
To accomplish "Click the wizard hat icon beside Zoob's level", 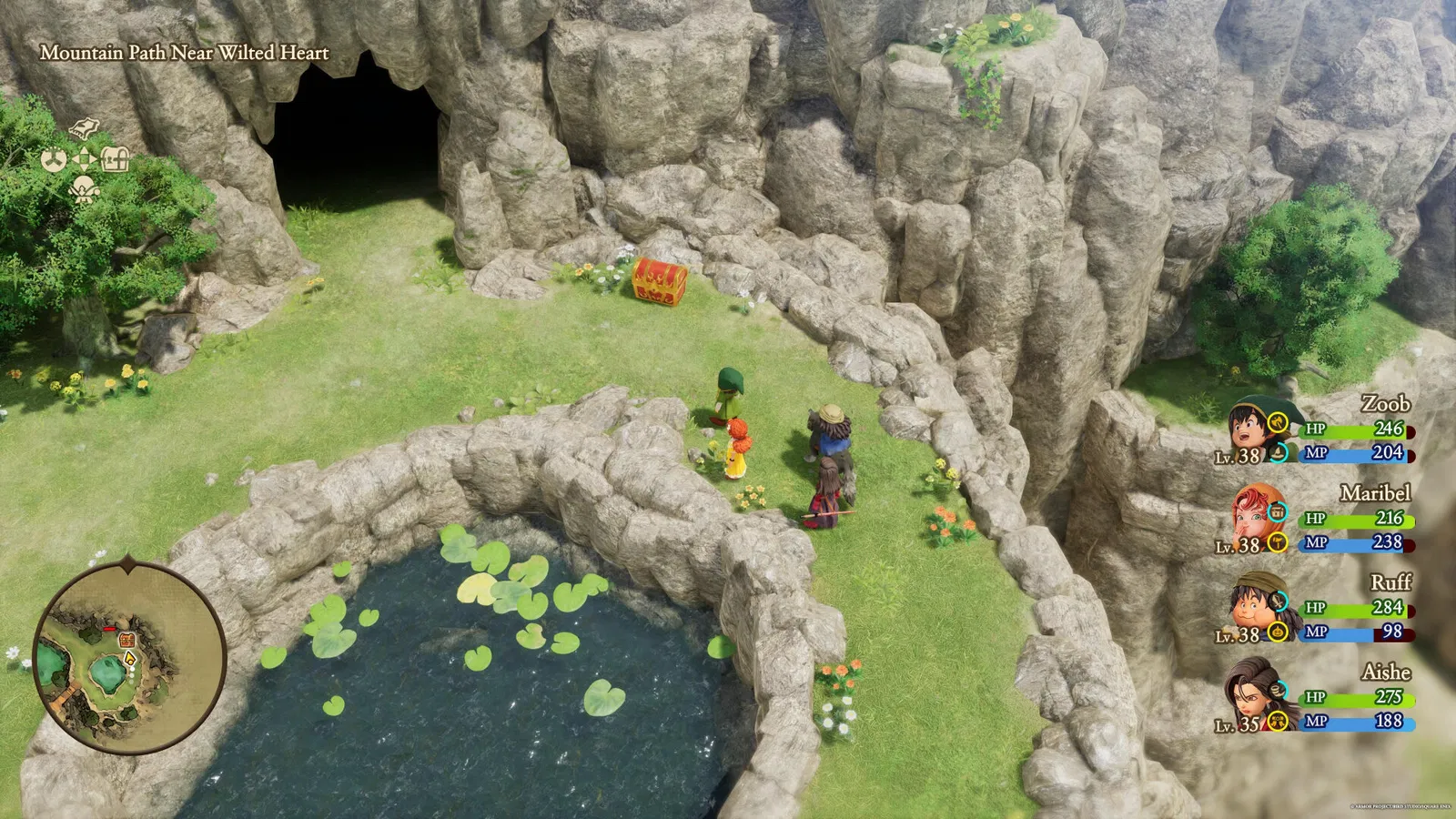I will coord(1279,454).
